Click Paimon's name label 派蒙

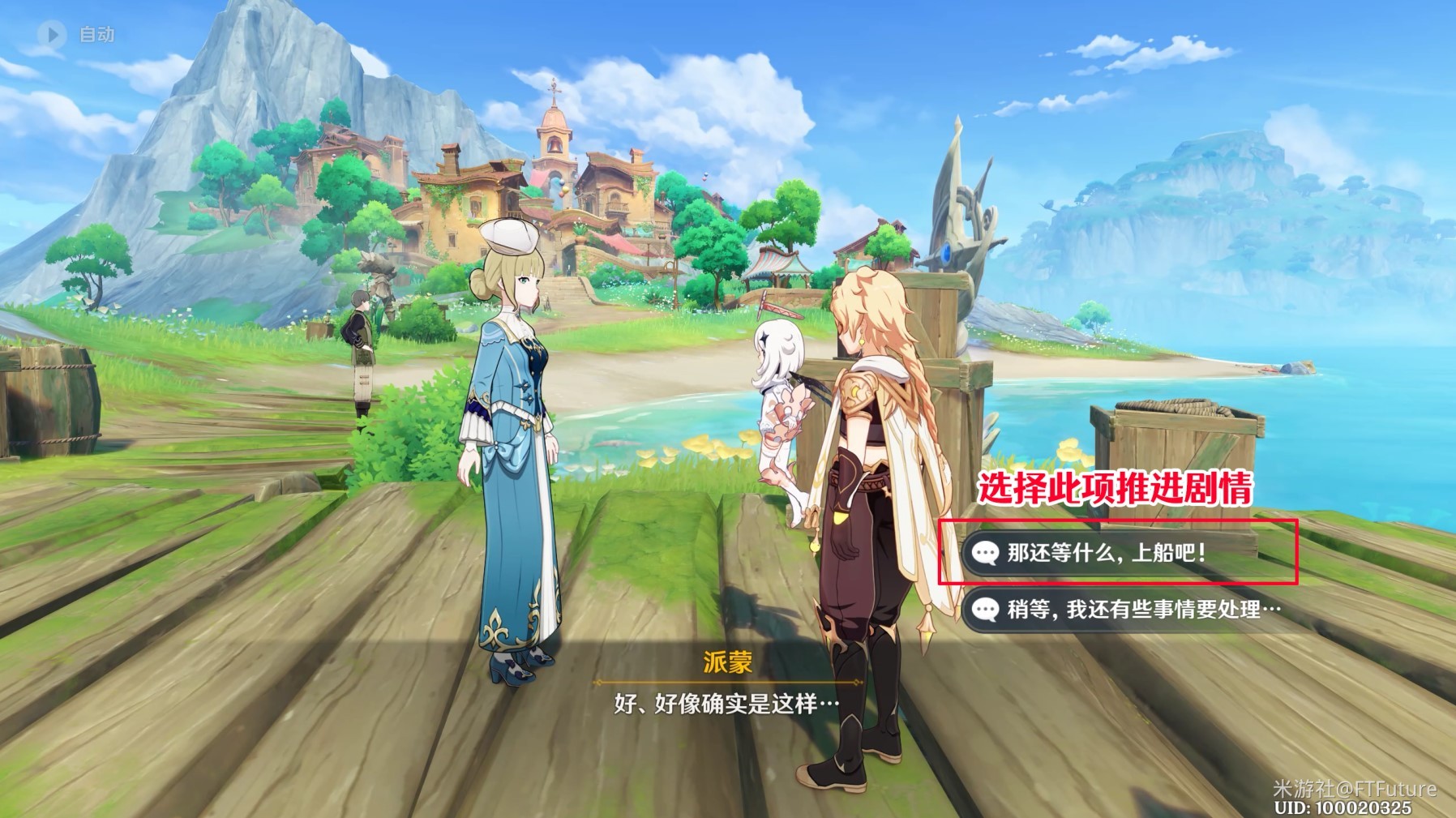[728, 663]
